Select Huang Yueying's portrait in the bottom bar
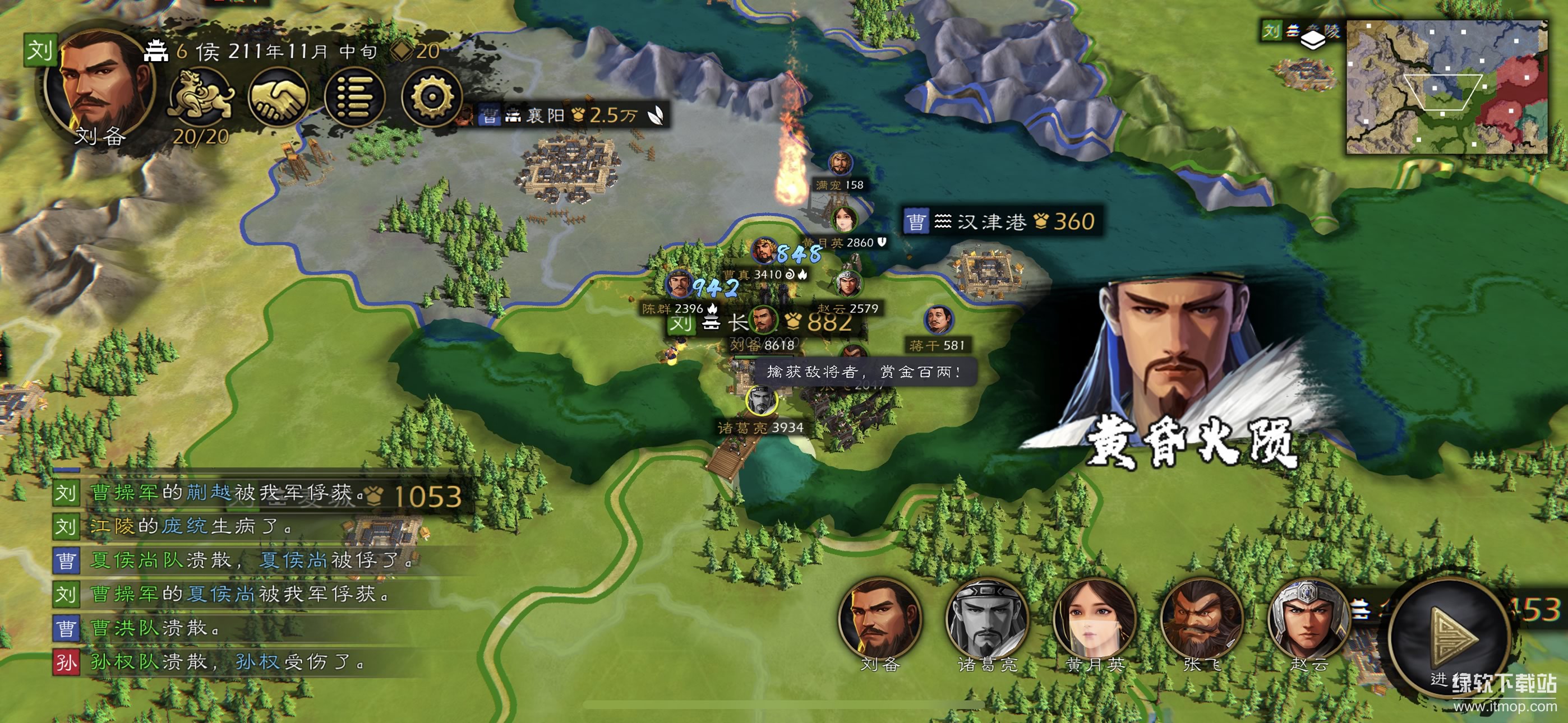 1094,619
